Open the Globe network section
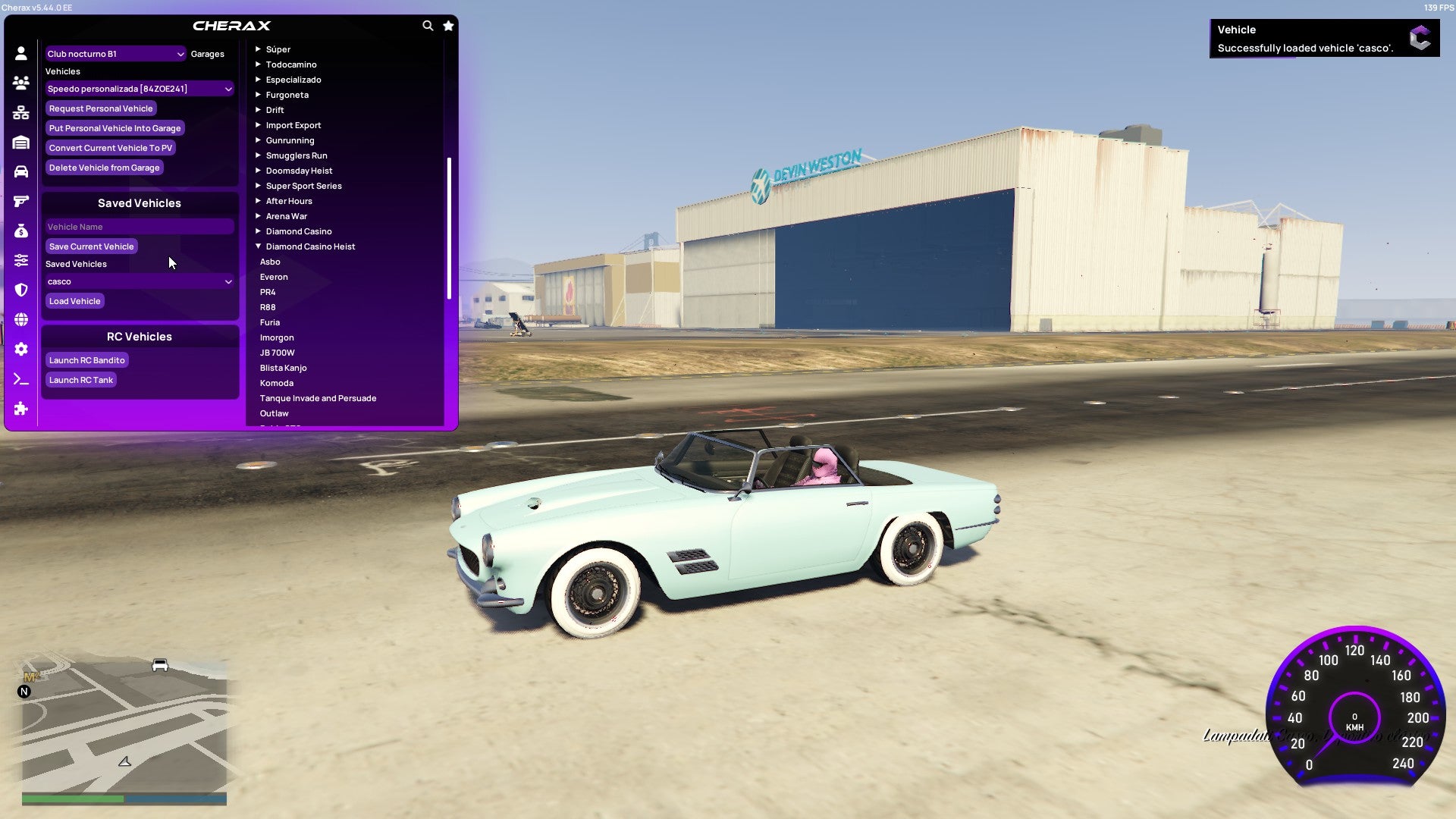This screenshot has height=819, width=1456. [x=21, y=319]
